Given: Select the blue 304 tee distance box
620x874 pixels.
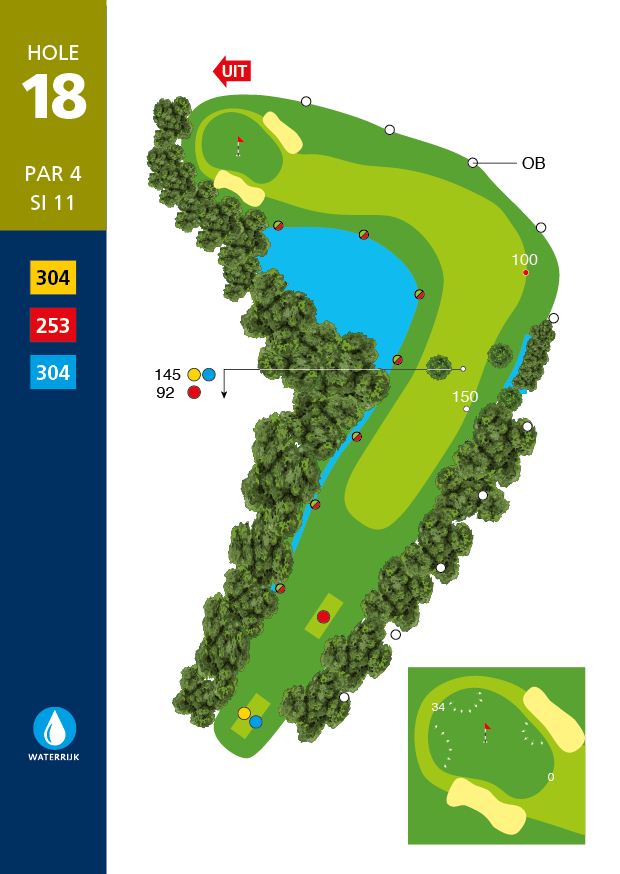Looking at the screenshot, I should click(53, 373).
